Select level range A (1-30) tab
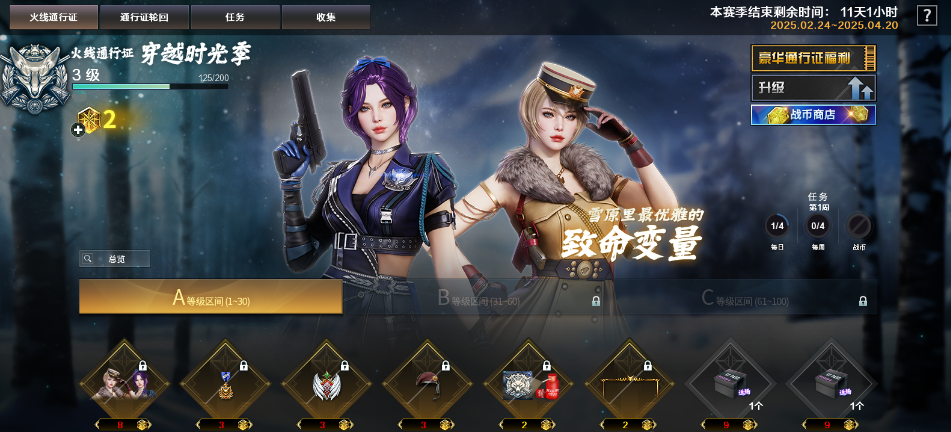This screenshot has height=432, width=951. pyautogui.click(x=211, y=297)
